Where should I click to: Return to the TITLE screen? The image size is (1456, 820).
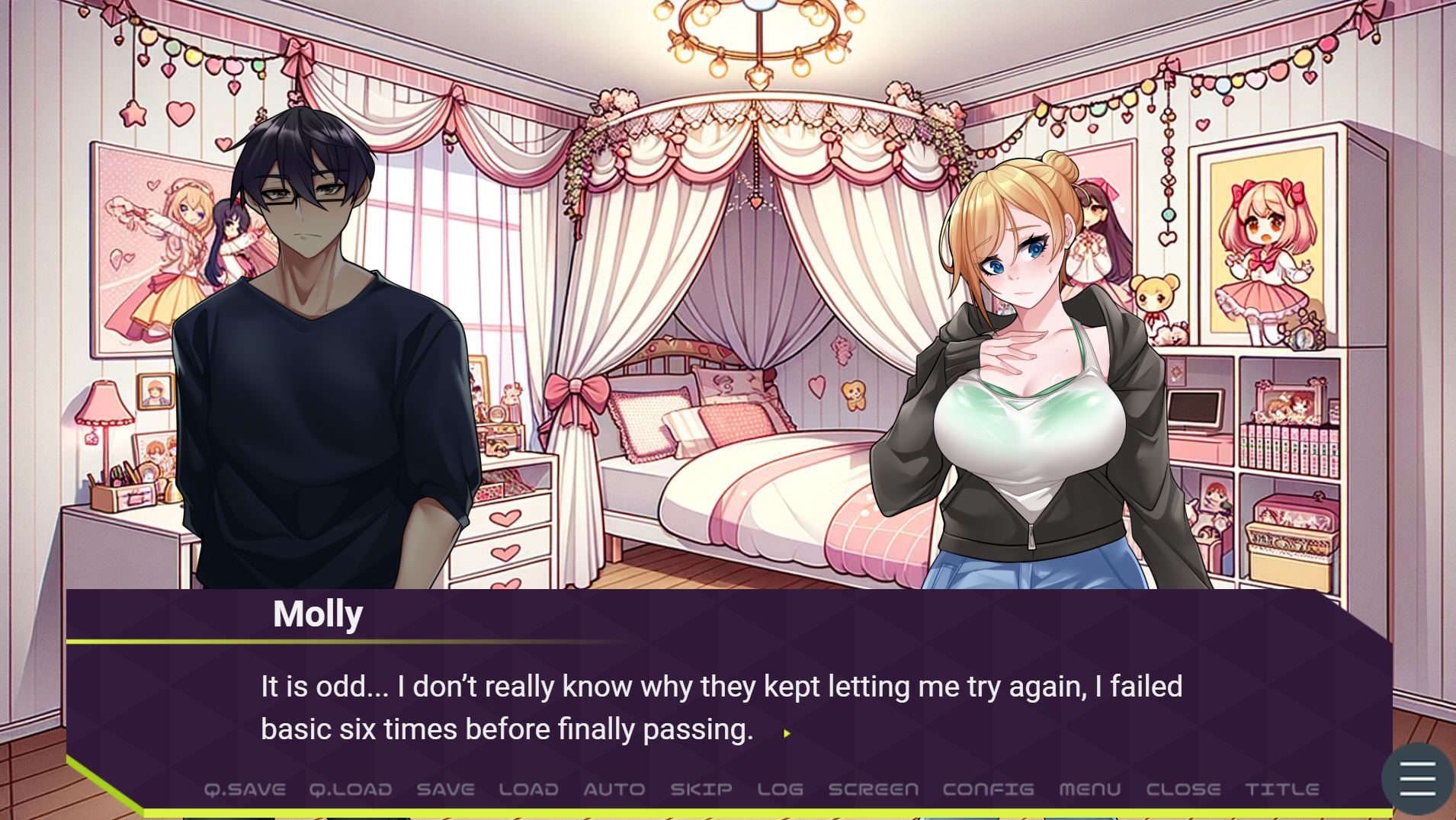point(1281,790)
